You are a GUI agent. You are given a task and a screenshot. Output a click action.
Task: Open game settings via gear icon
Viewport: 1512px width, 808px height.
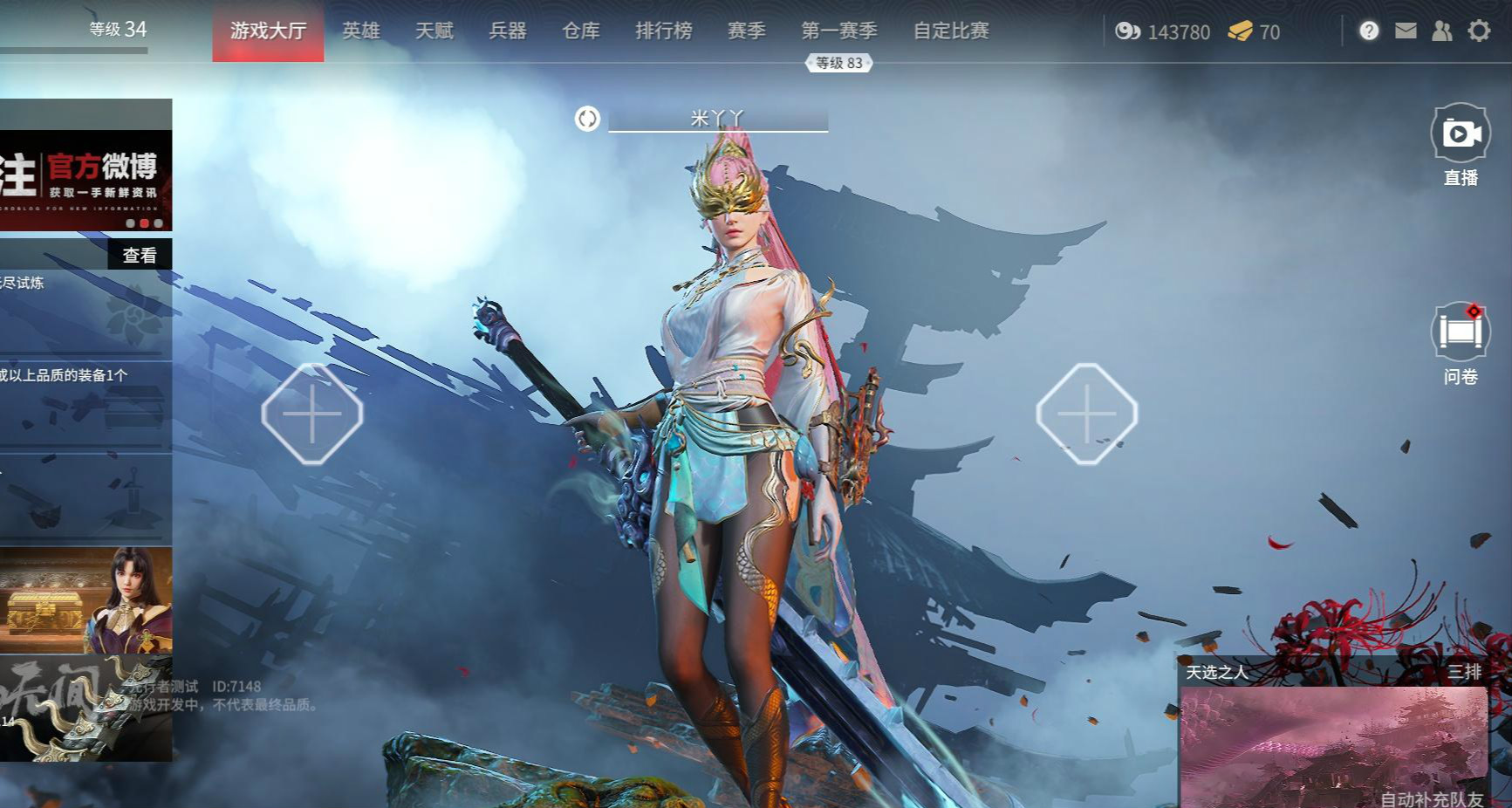(x=1478, y=31)
